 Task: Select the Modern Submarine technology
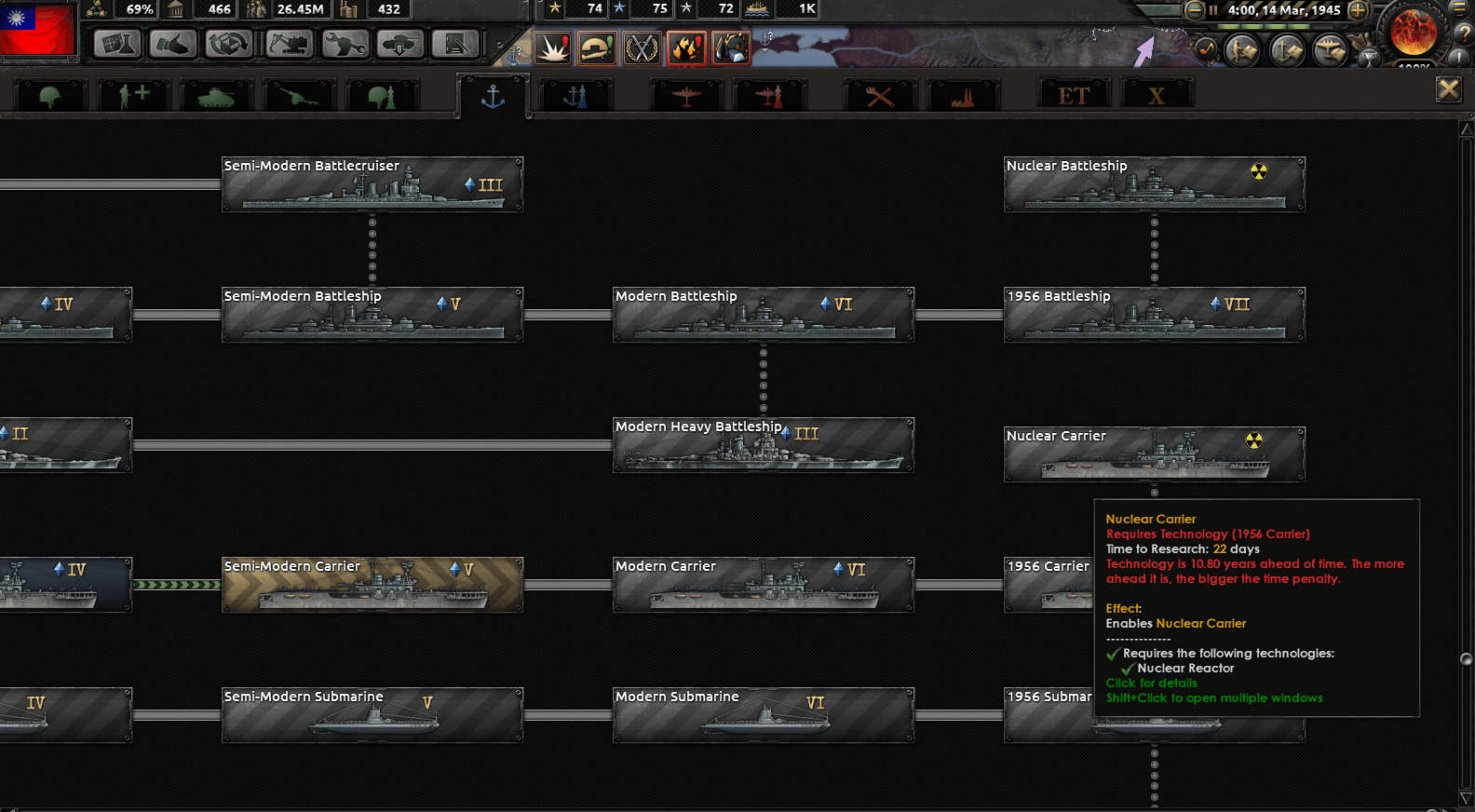(x=762, y=715)
